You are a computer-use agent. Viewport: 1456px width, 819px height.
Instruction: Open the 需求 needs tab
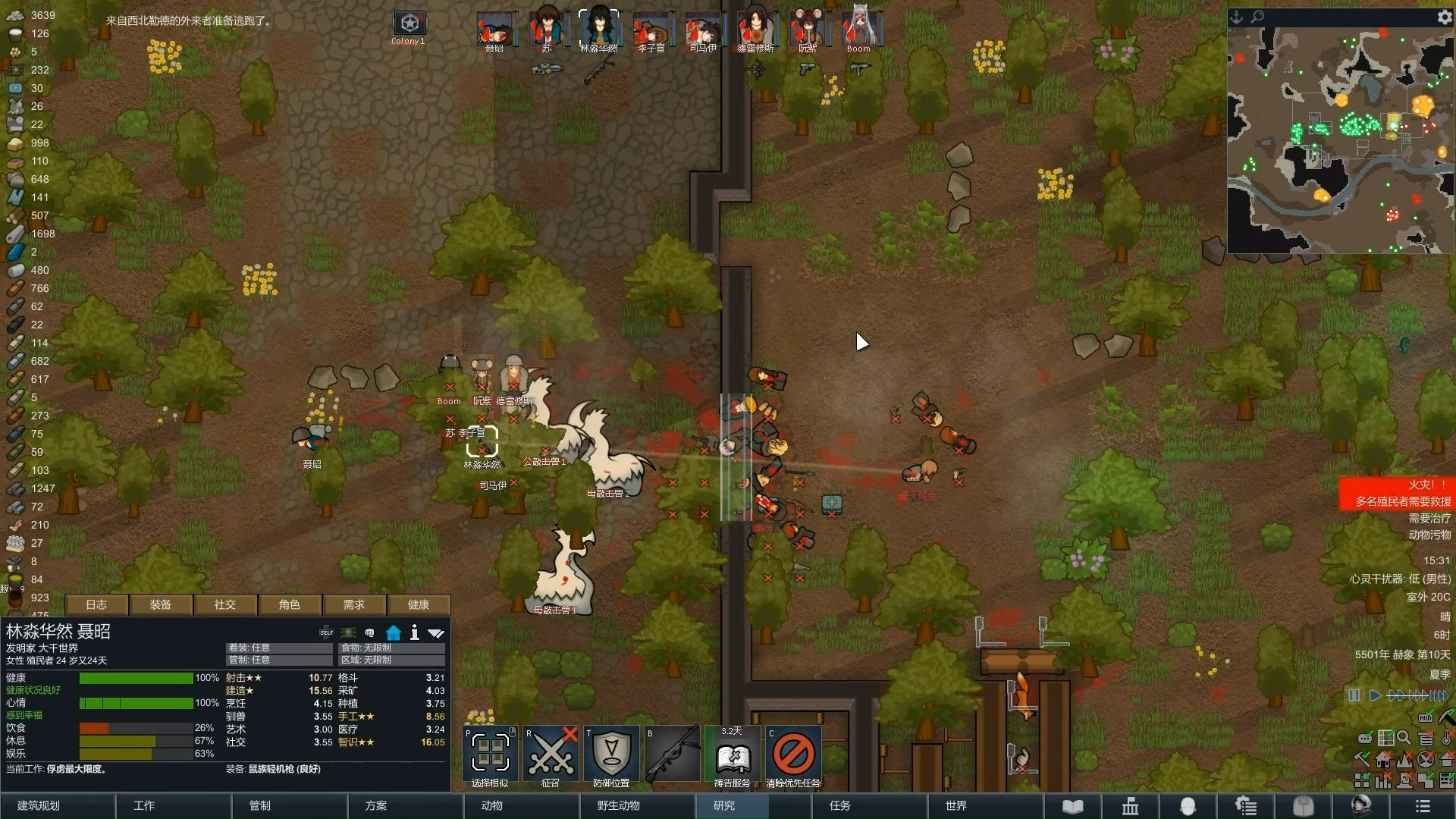click(x=354, y=604)
